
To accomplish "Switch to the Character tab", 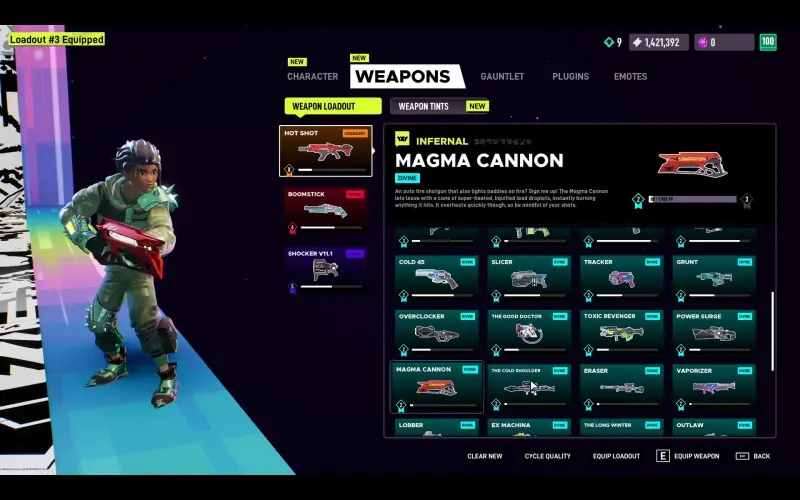I will (312, 77).
